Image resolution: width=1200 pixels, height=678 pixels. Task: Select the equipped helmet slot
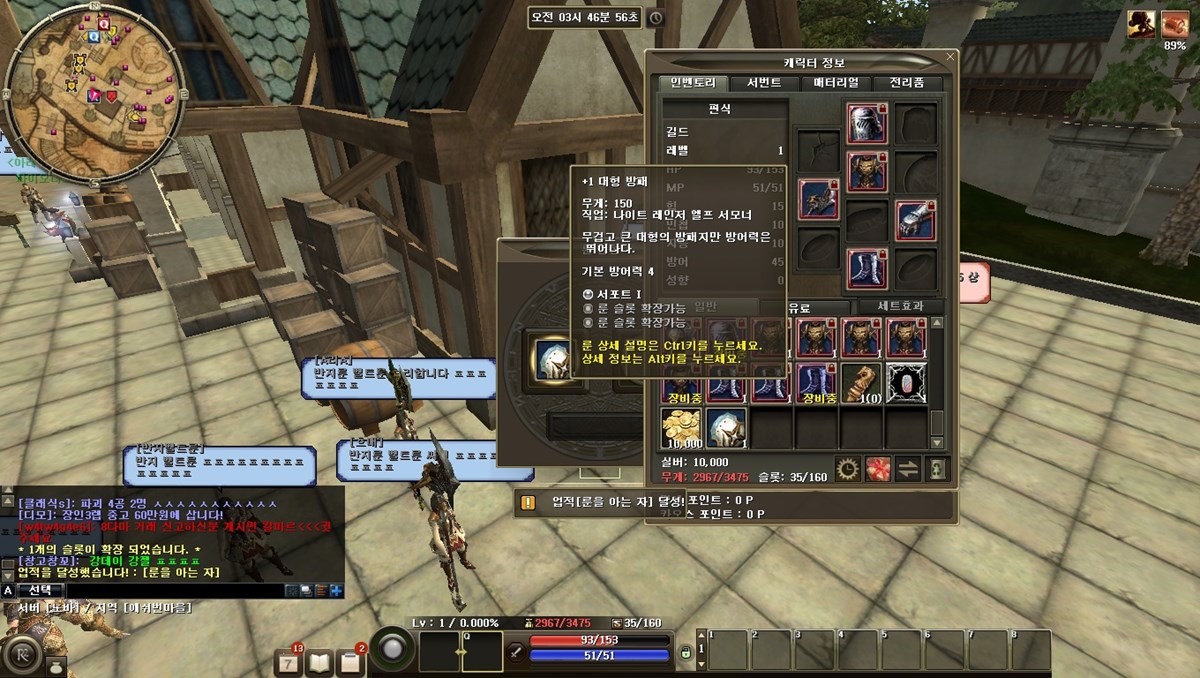pos(867,124)
